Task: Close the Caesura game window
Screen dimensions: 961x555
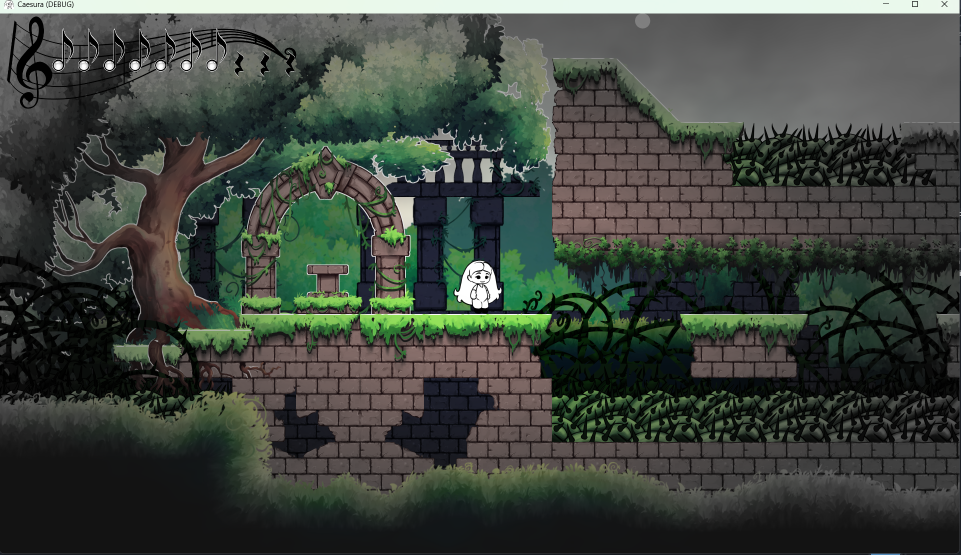Action: tap(944, 5)
